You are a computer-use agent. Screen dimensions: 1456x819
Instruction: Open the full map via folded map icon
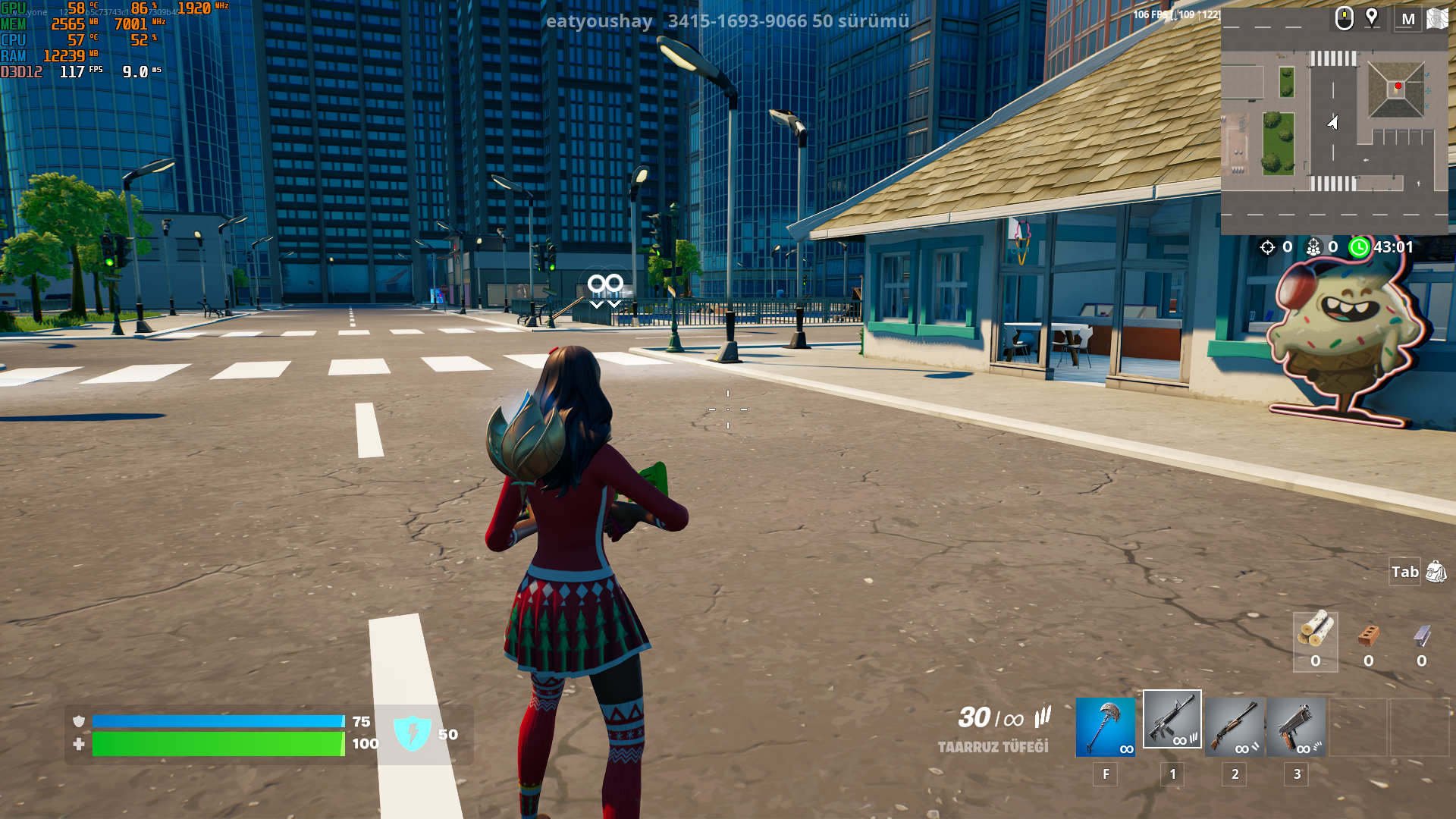[x=1438, y=18]
